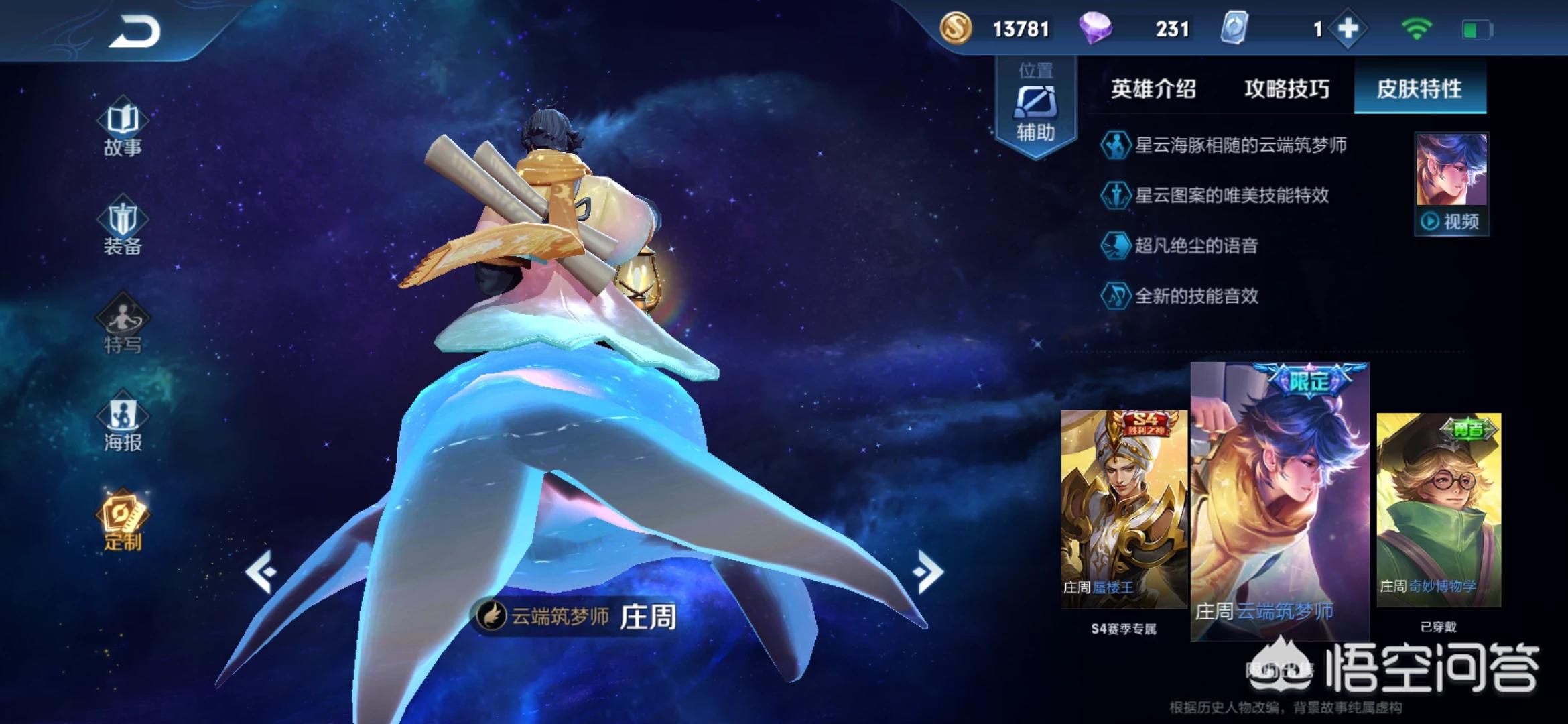Open the 定制 customization menu
Image resolution: width=1568 pixels, height=724 pixels.
pyautogui.click(x=123, y=522)
